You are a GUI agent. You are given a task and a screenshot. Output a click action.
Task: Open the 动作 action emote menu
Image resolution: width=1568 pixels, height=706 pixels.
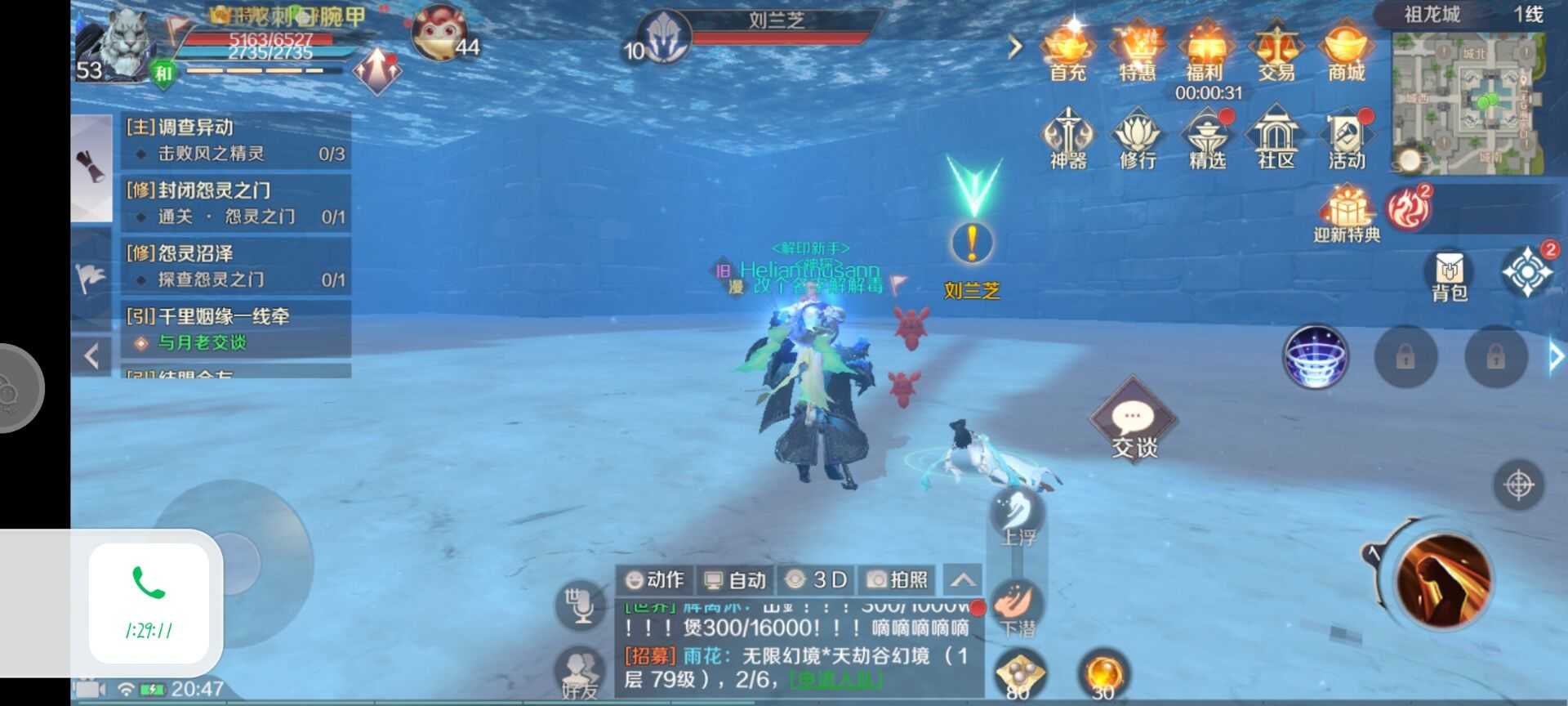point(656,580)
